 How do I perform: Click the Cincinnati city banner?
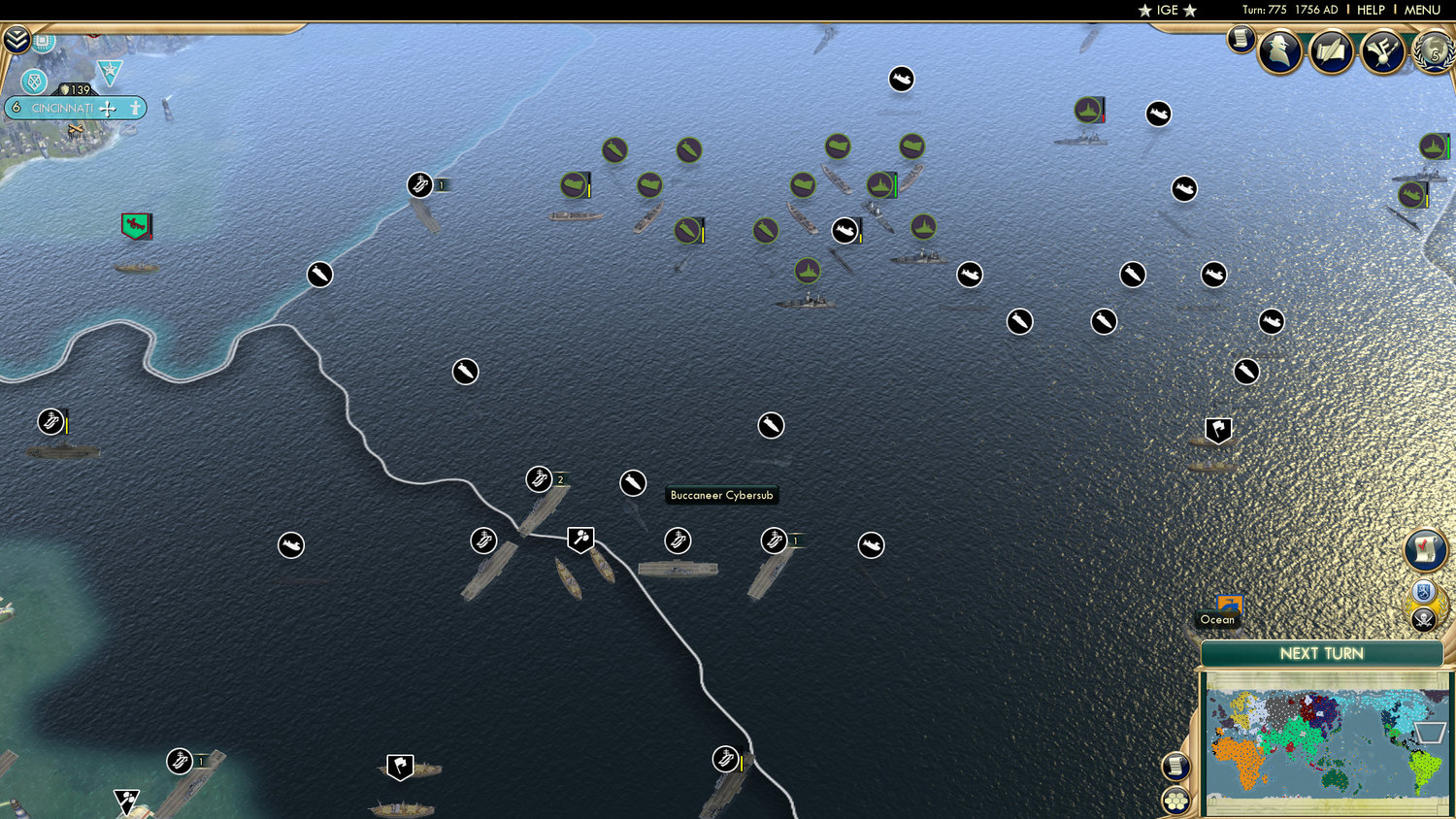(x=76, y=108)
